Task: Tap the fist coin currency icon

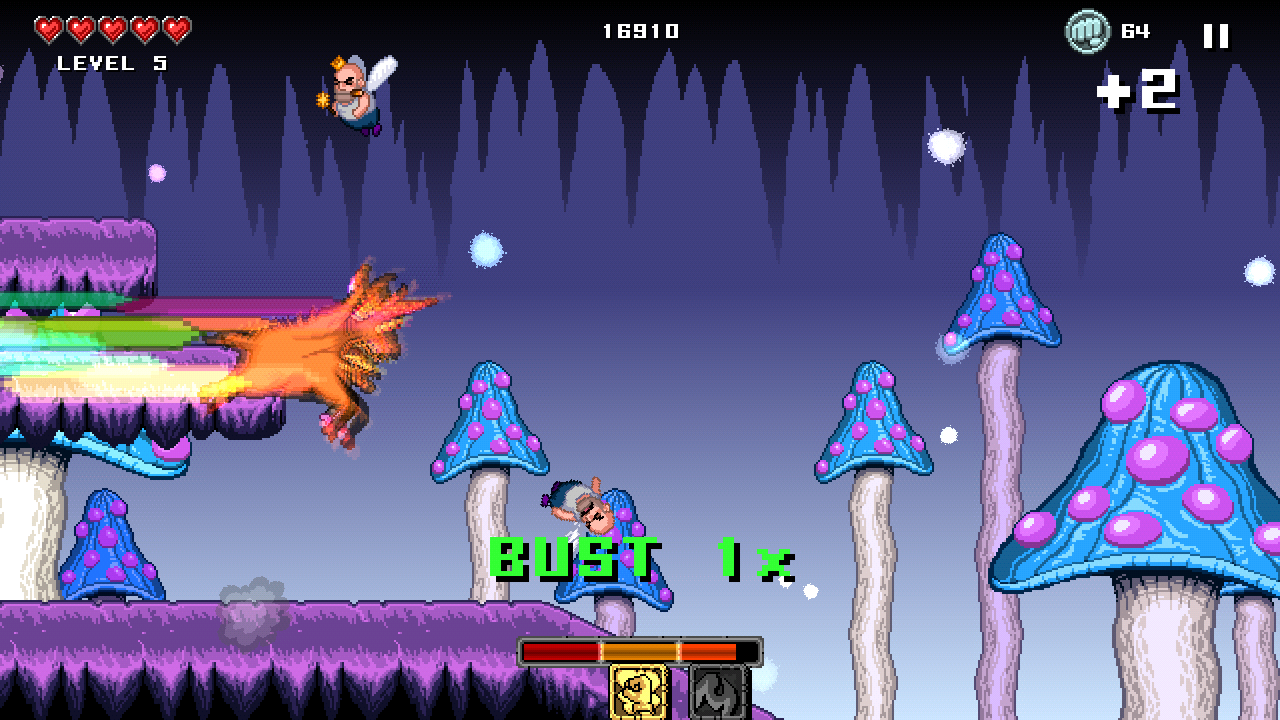Action: 1091,31
